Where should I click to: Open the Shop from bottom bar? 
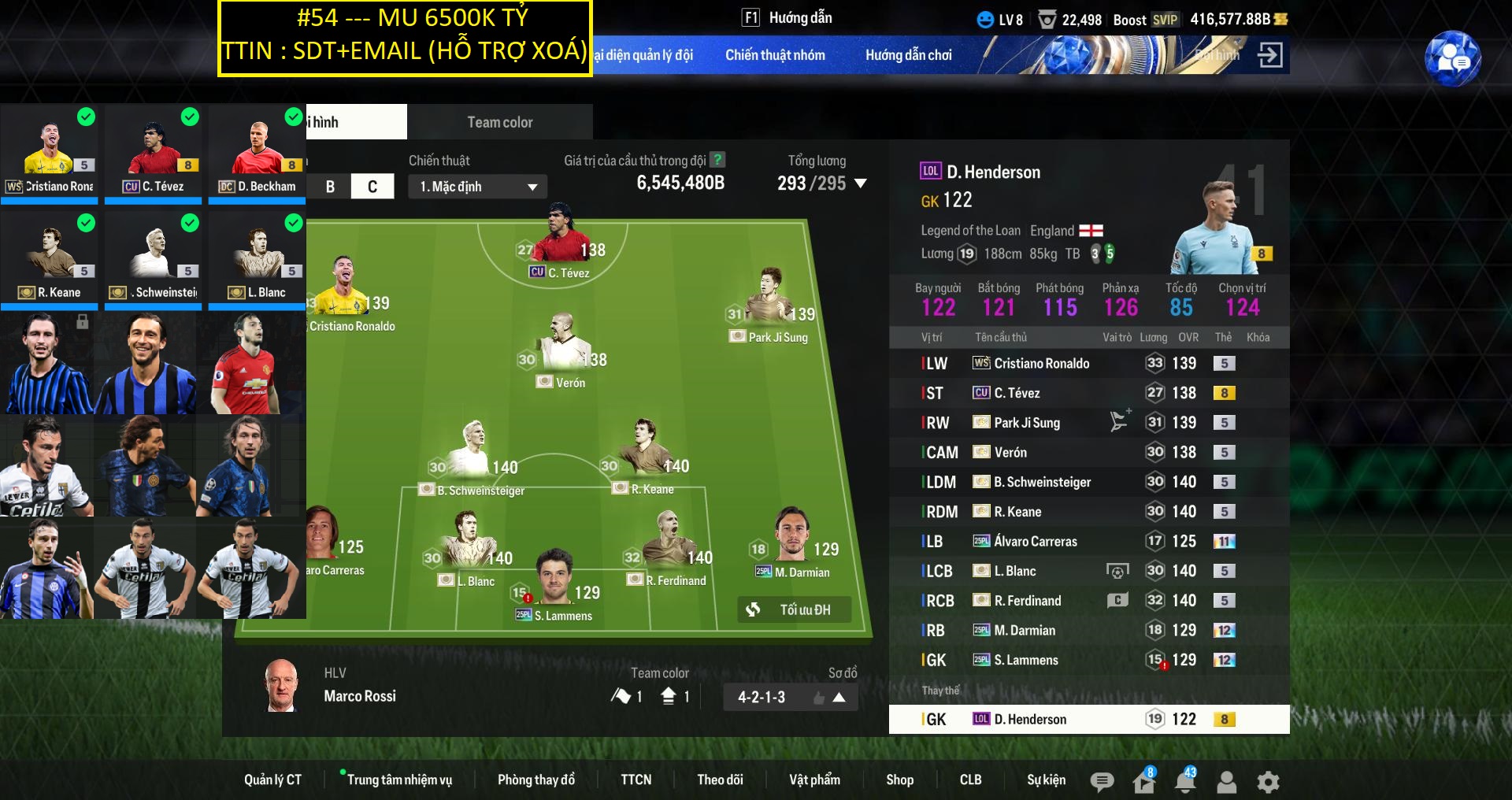point(899,780)
